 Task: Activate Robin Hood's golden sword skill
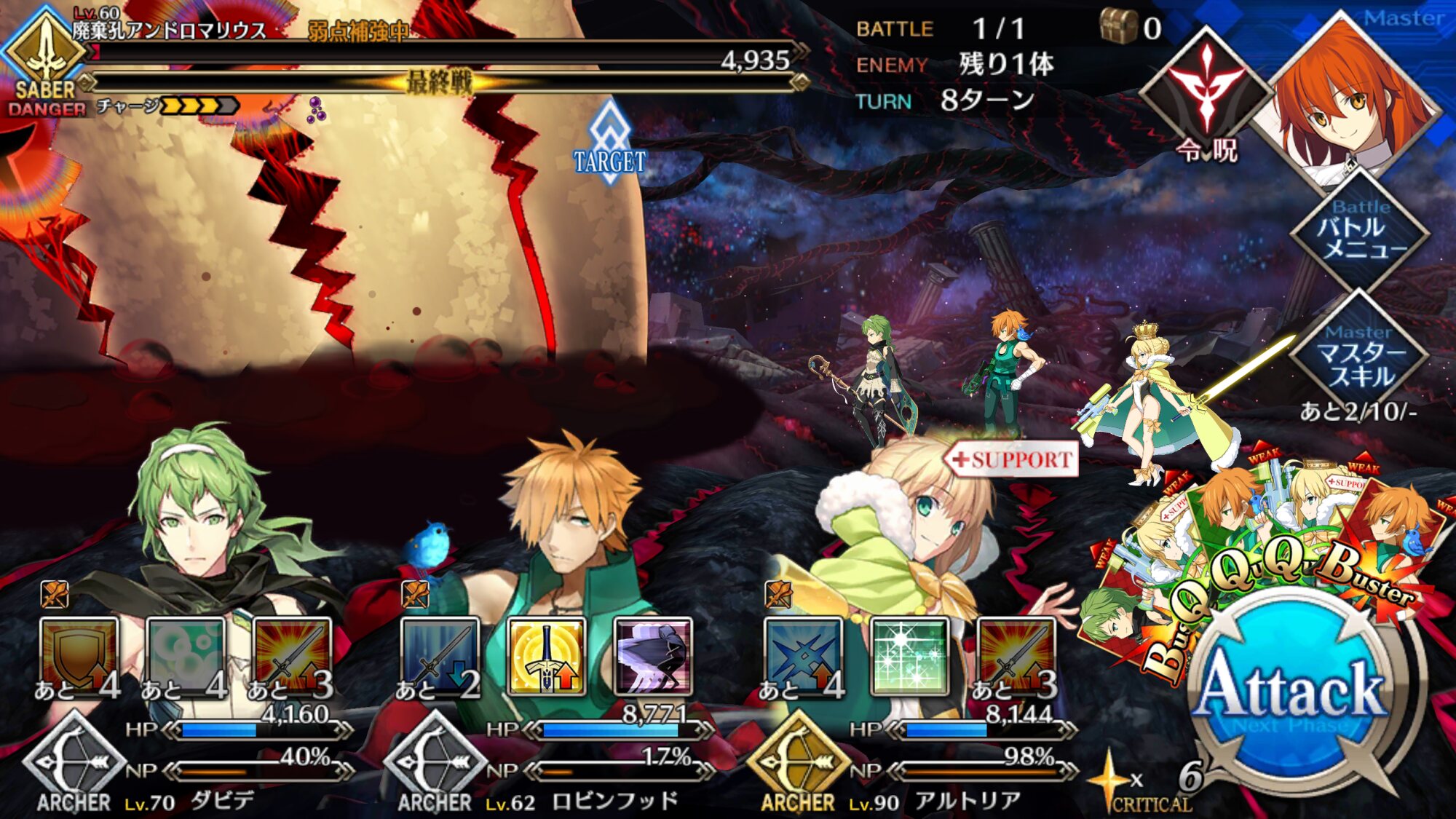click(x=546, y=655)
